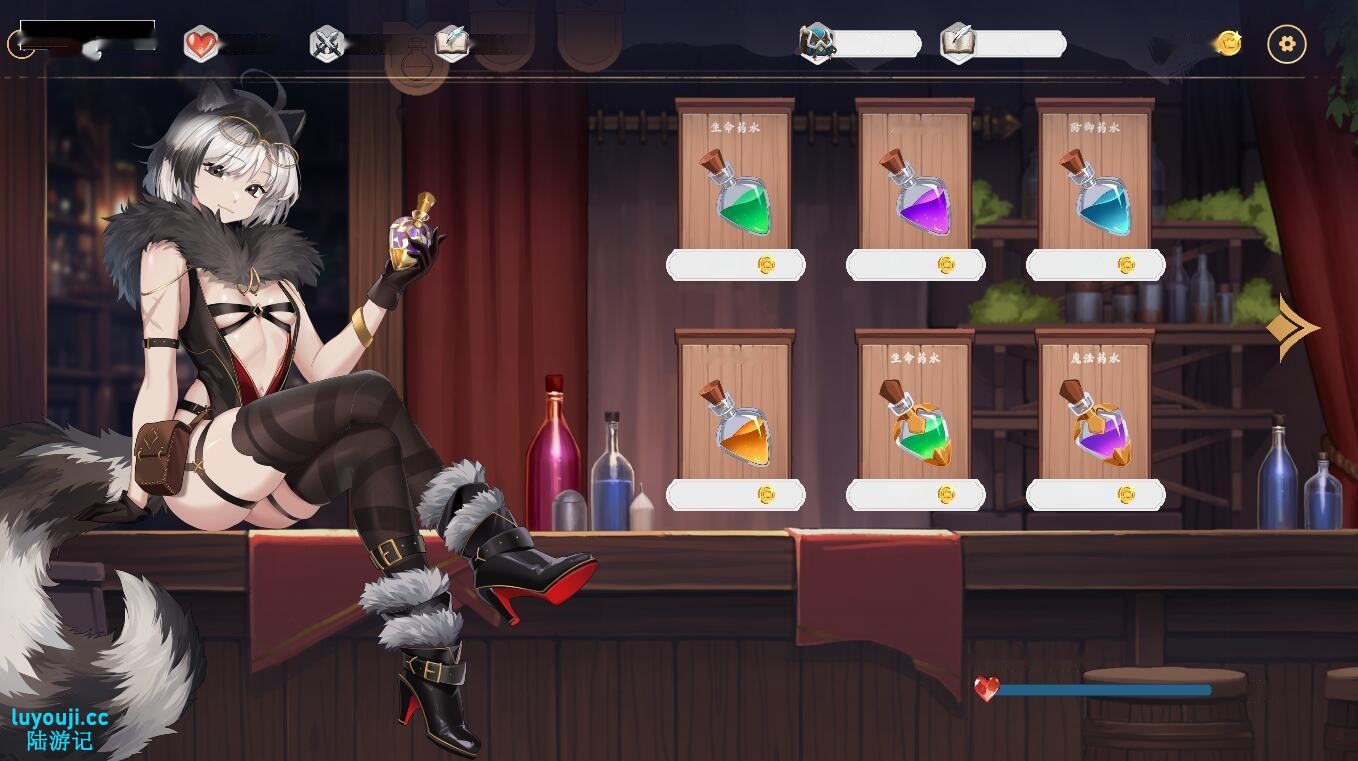Select the 魔法药水 magic potion
This screenshot has height=761, width=1358.
(x=1096, y=430)
